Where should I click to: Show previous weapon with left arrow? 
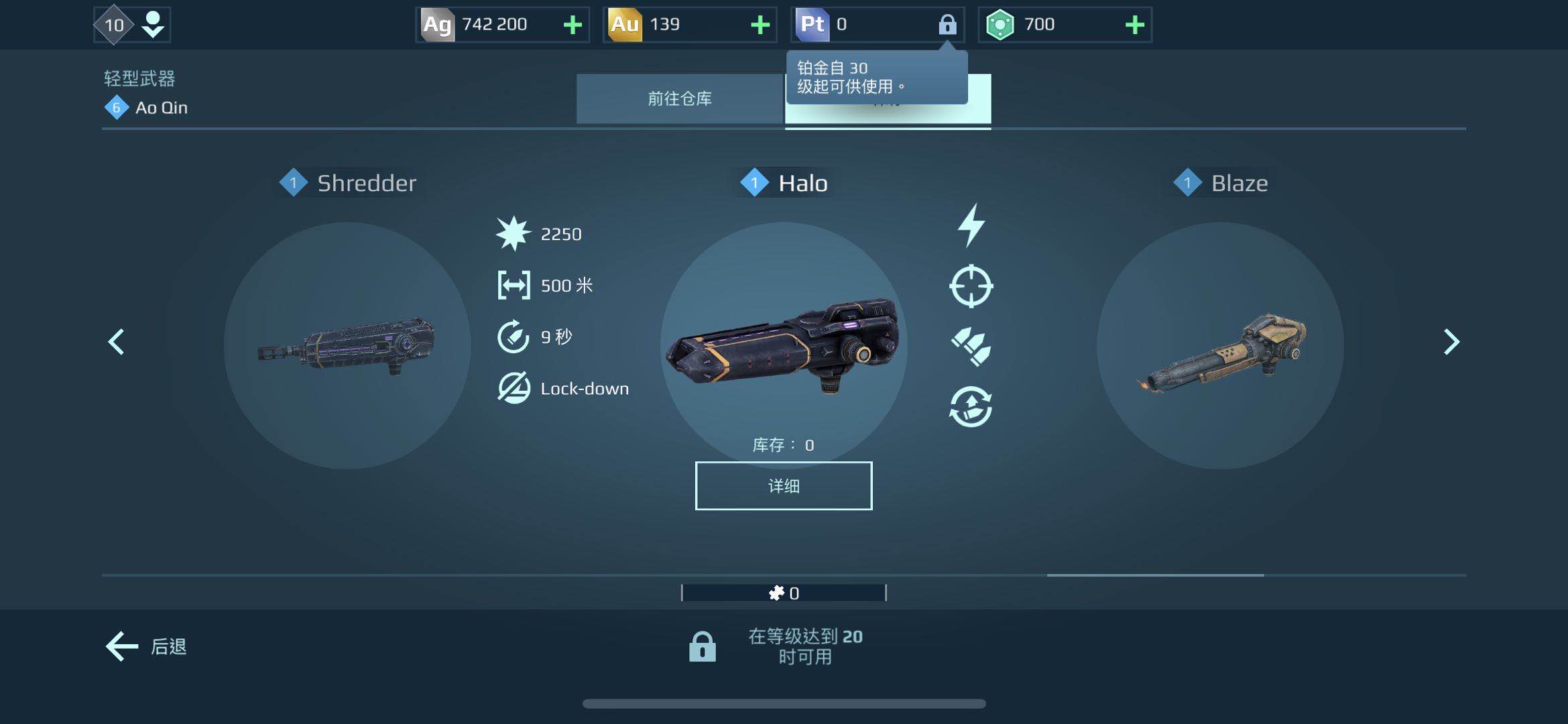pos(117,342)
